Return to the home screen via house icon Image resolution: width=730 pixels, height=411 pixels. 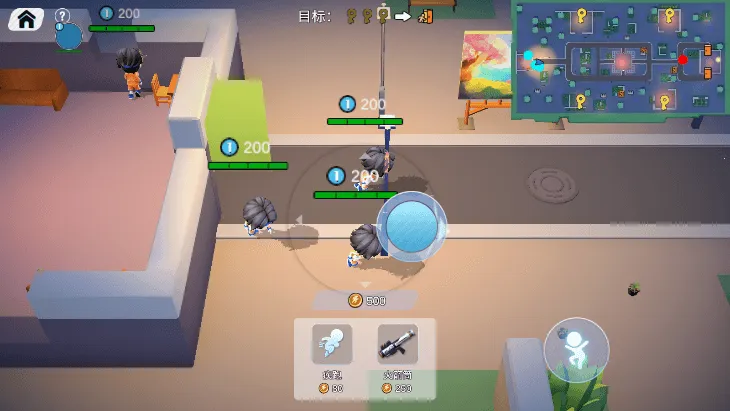pos(26,18)
